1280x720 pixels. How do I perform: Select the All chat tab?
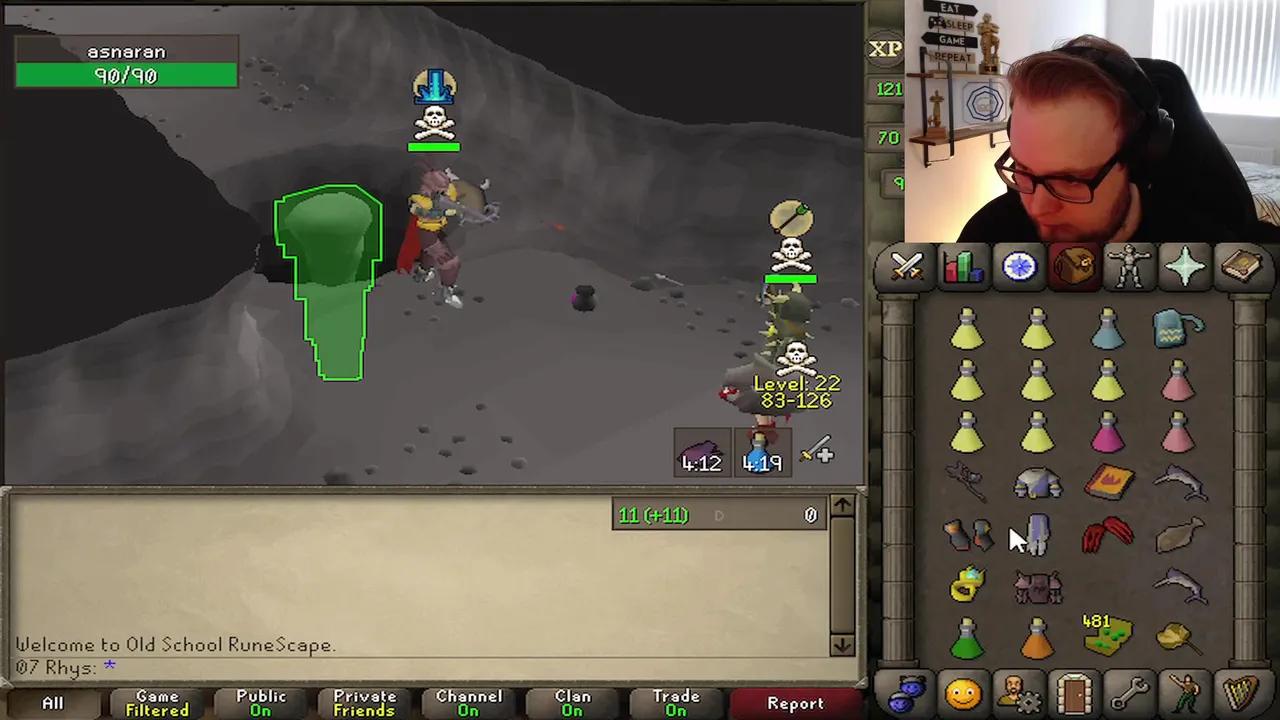(52, 700)
